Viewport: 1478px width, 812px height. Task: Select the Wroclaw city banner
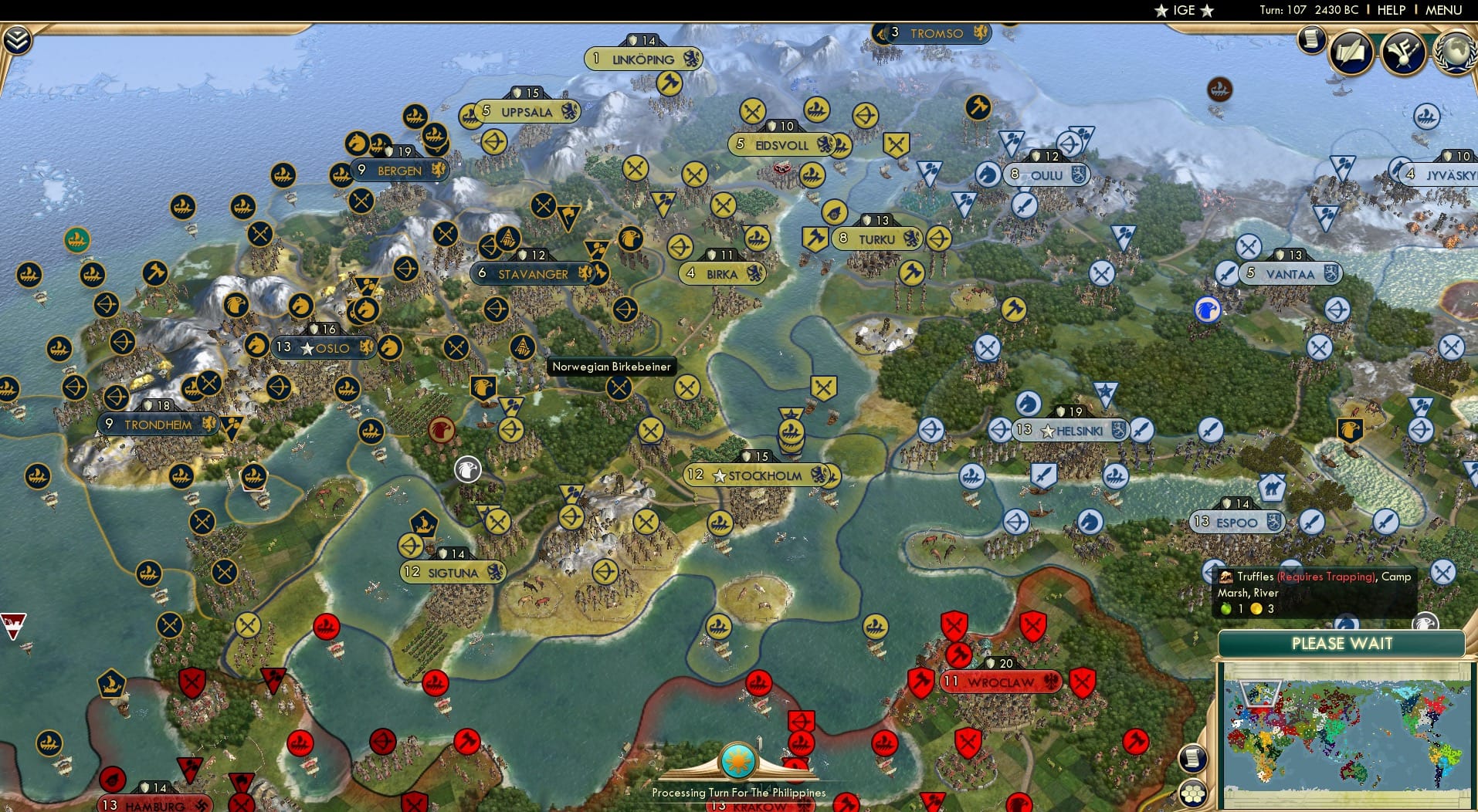(1001, 681)
